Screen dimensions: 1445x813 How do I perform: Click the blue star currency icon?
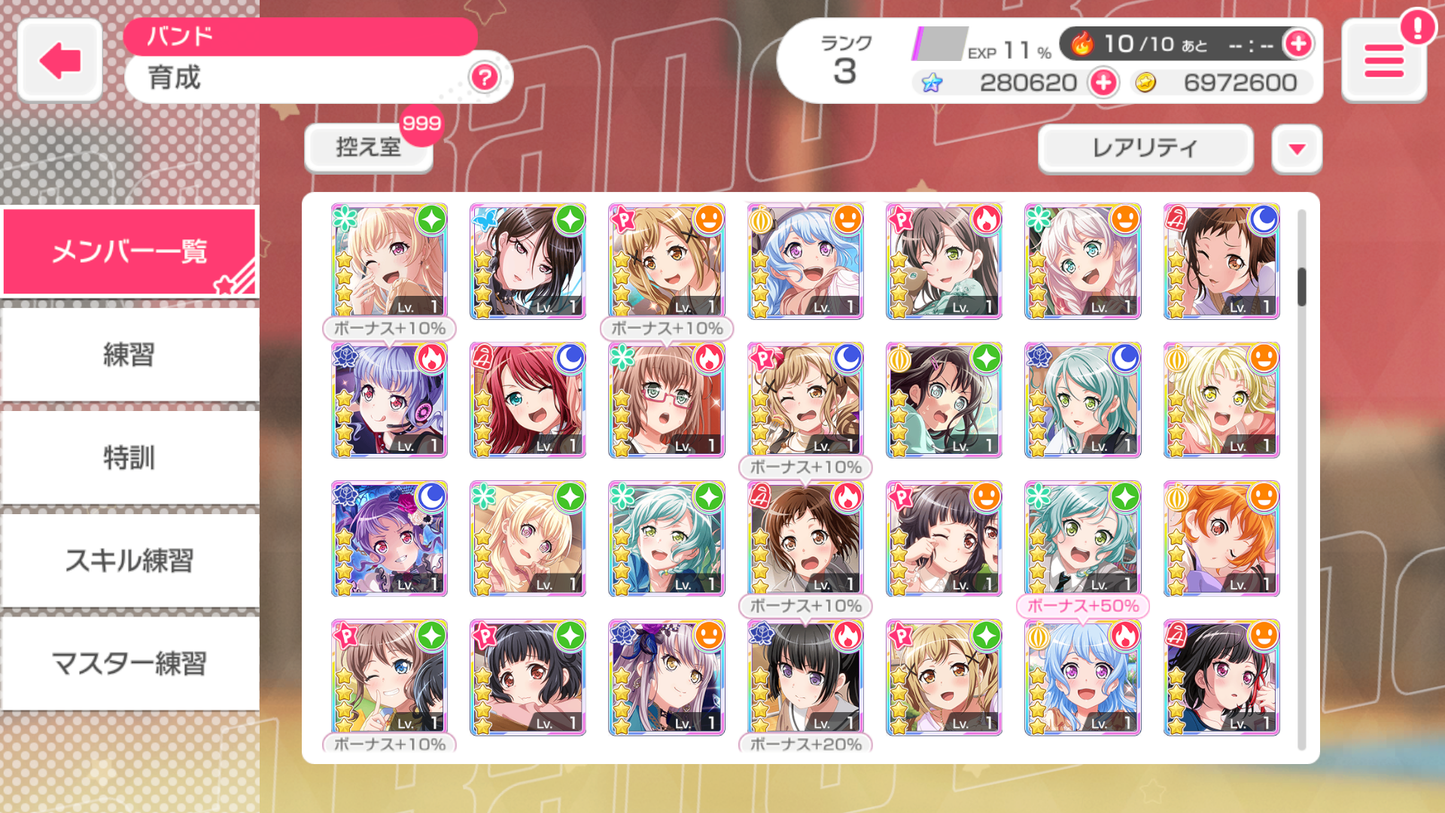pyautogui.click(x=933, y=82)
